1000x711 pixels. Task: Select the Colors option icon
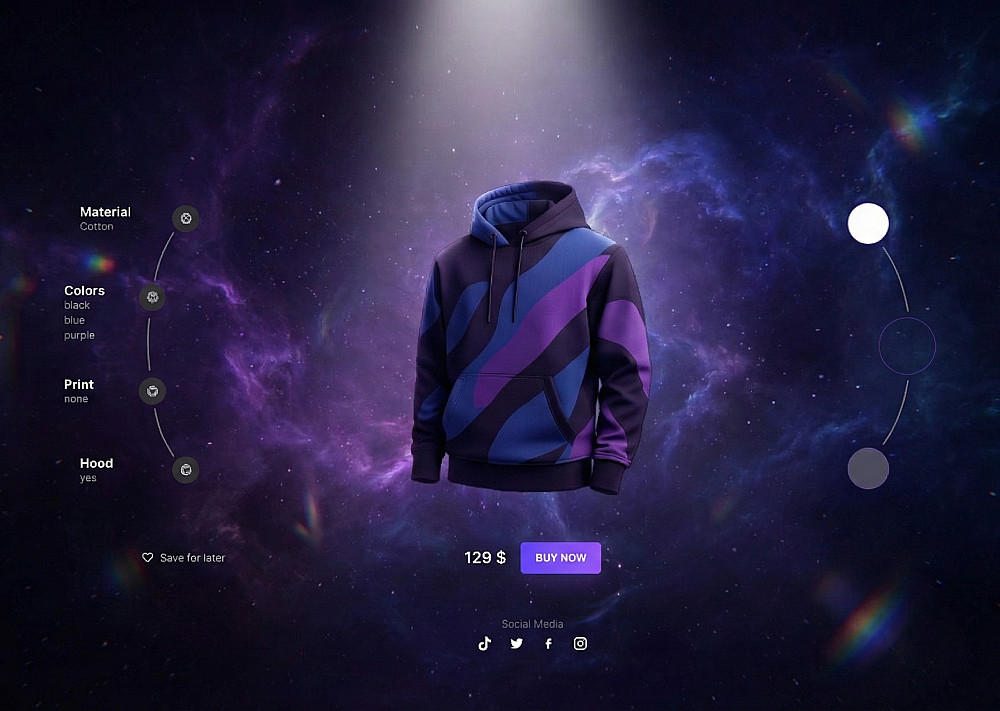coord(152,296)
